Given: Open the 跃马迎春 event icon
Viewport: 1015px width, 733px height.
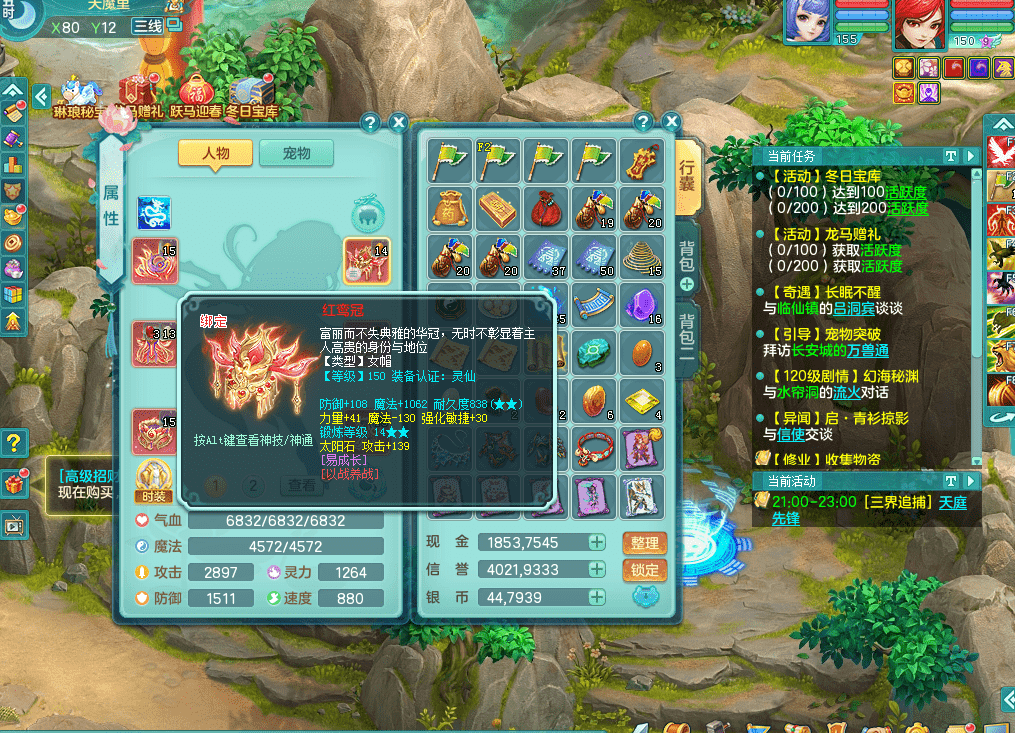Looking at the screenshot, I should click(195, 97).
